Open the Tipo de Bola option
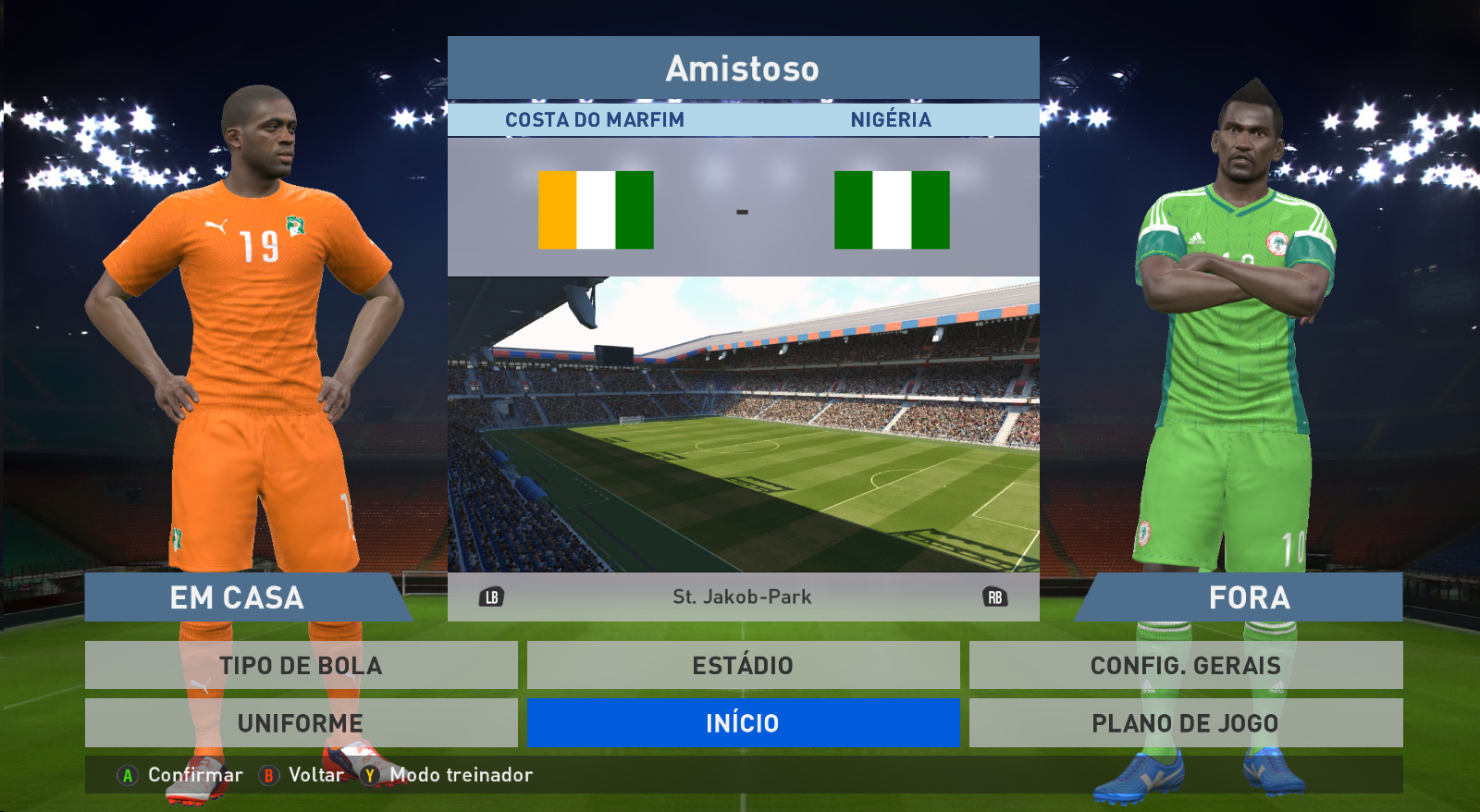Screen dimensions: 1480x812 click(x=301, y=665)
